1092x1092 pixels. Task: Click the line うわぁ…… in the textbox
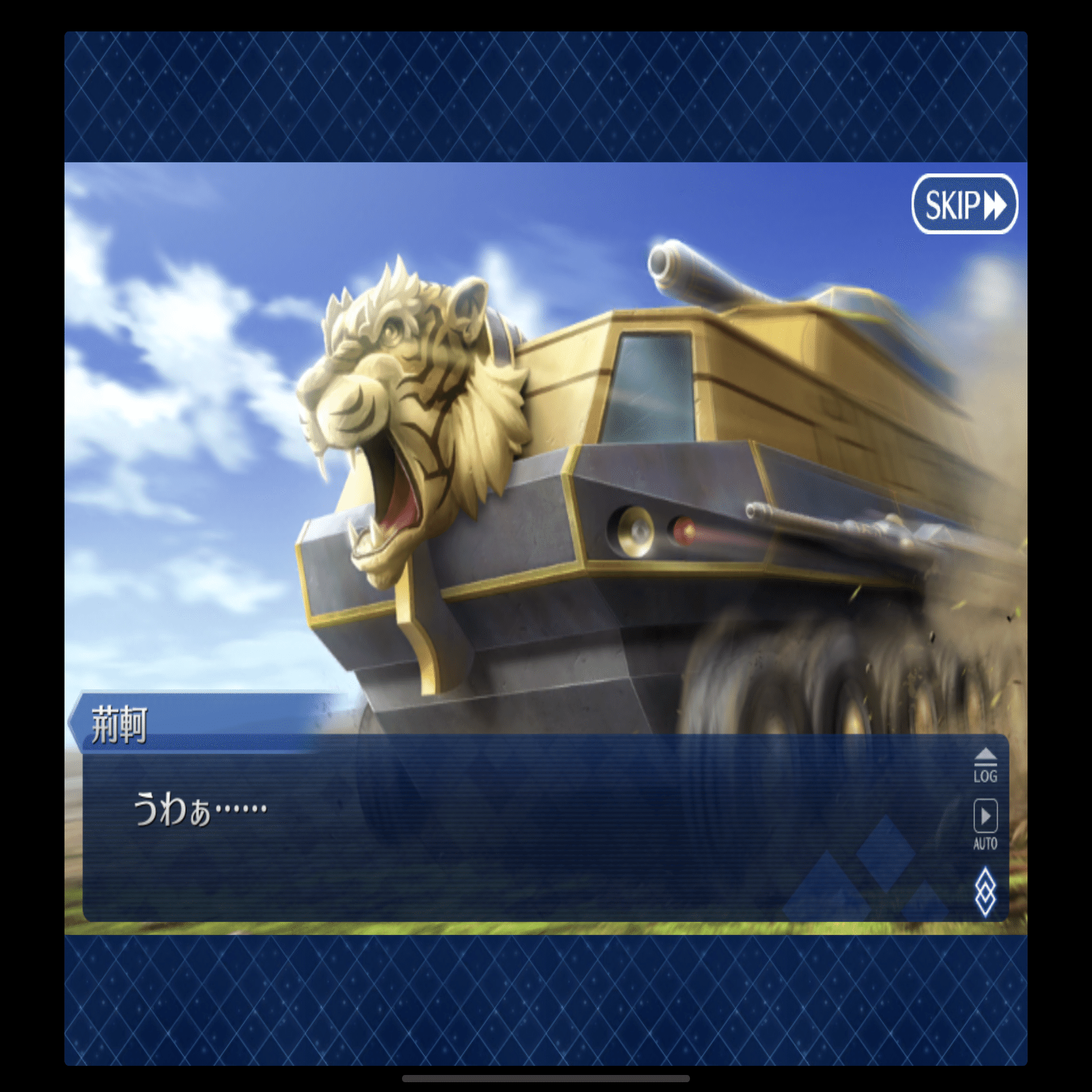(196, 809)
